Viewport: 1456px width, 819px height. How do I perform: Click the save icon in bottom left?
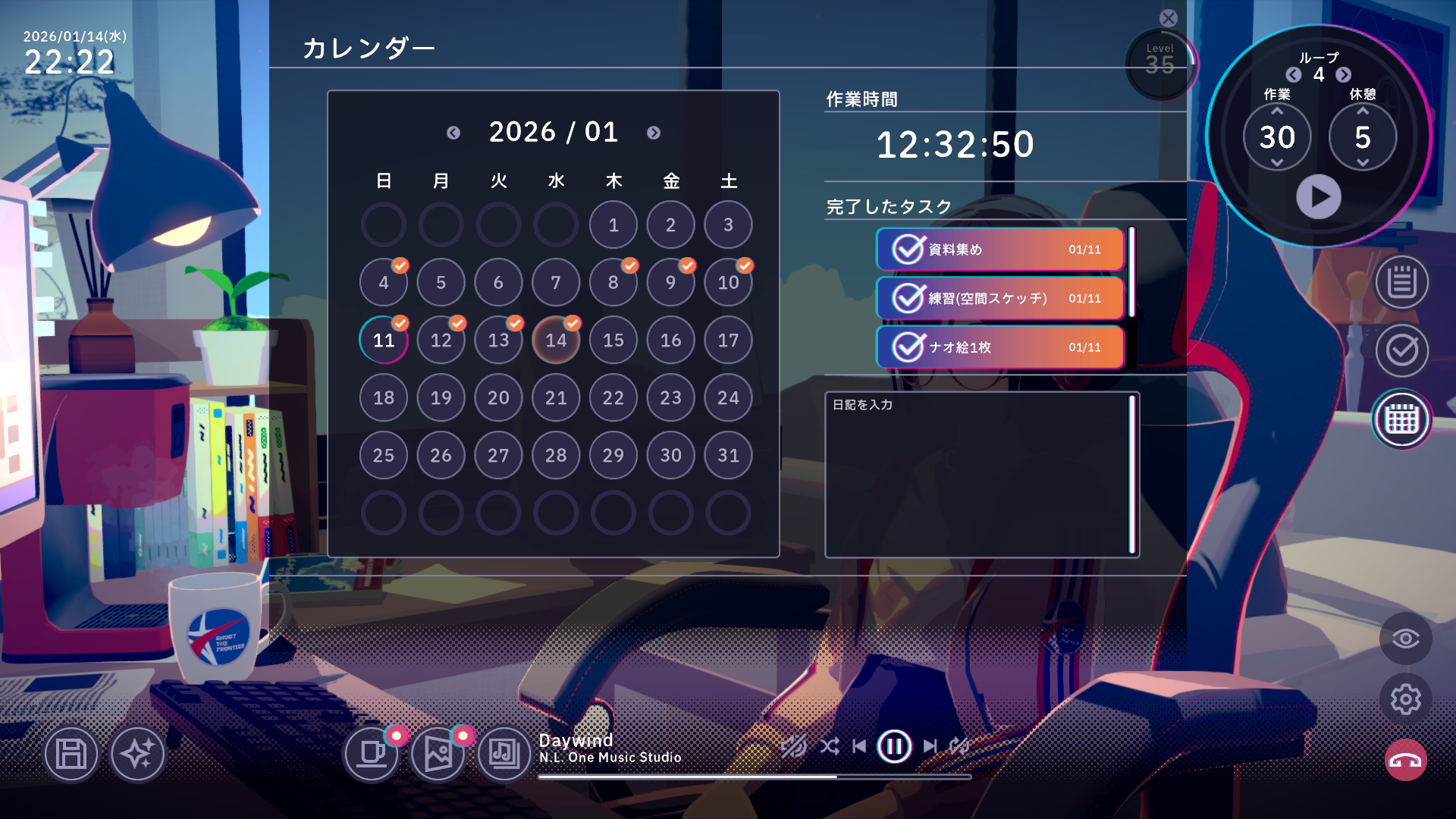71,755
